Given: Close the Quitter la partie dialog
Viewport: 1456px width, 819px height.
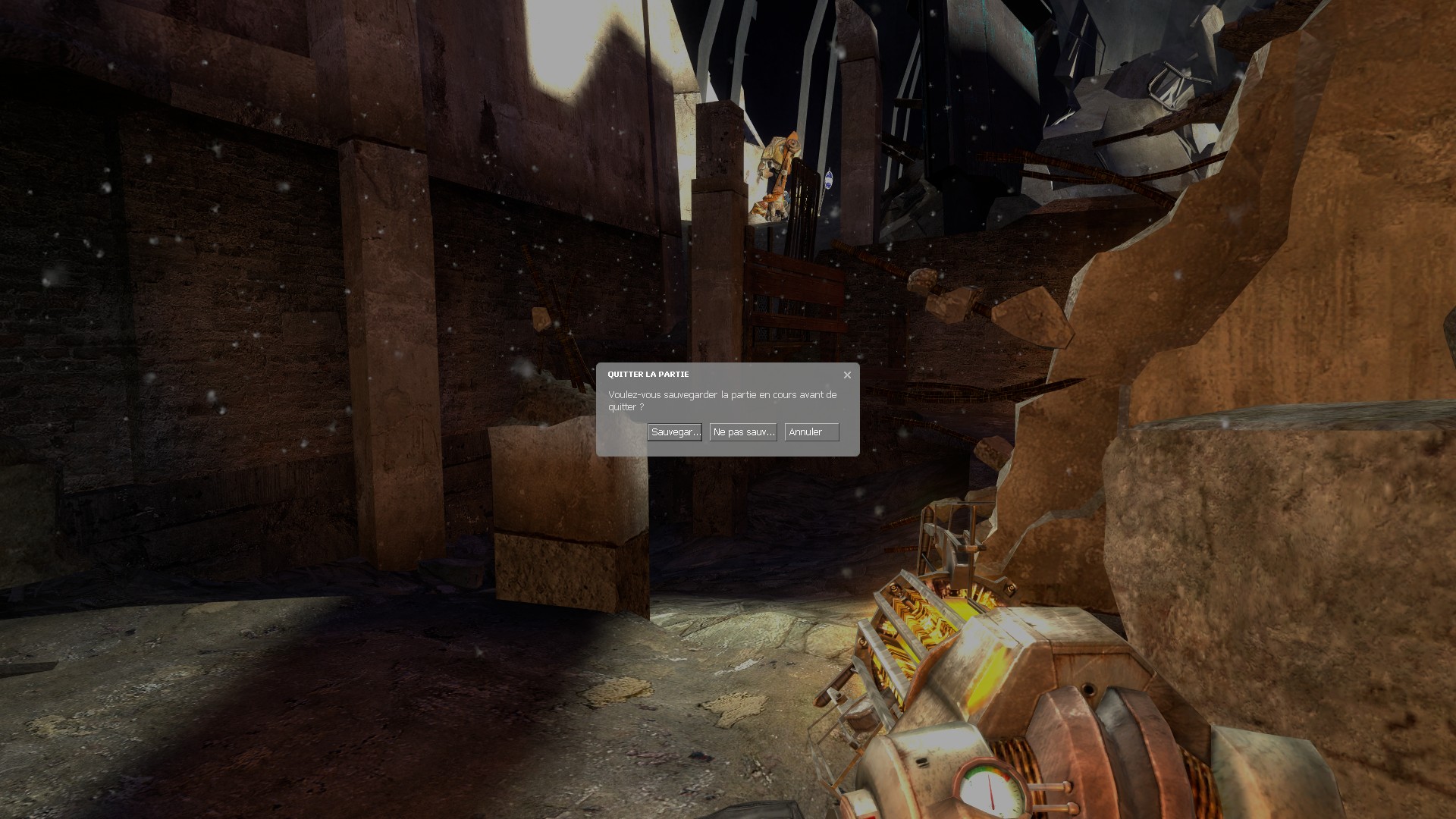Looking at the screenshot, I should [x=847, y=375].
